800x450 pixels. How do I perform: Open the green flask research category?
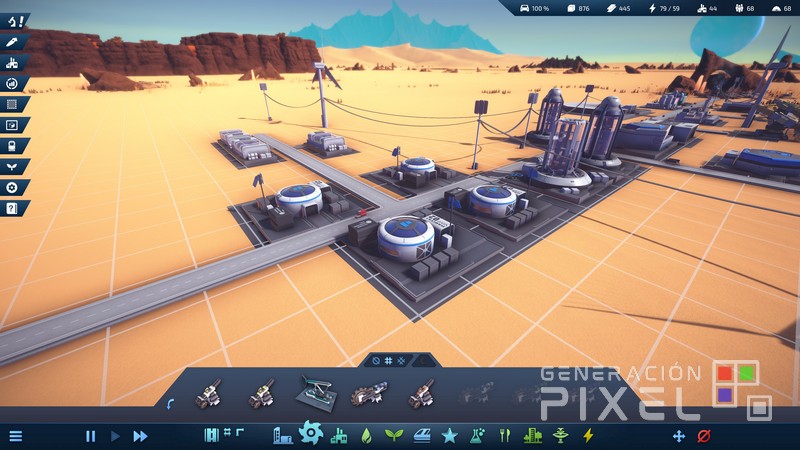click(478, 436)
